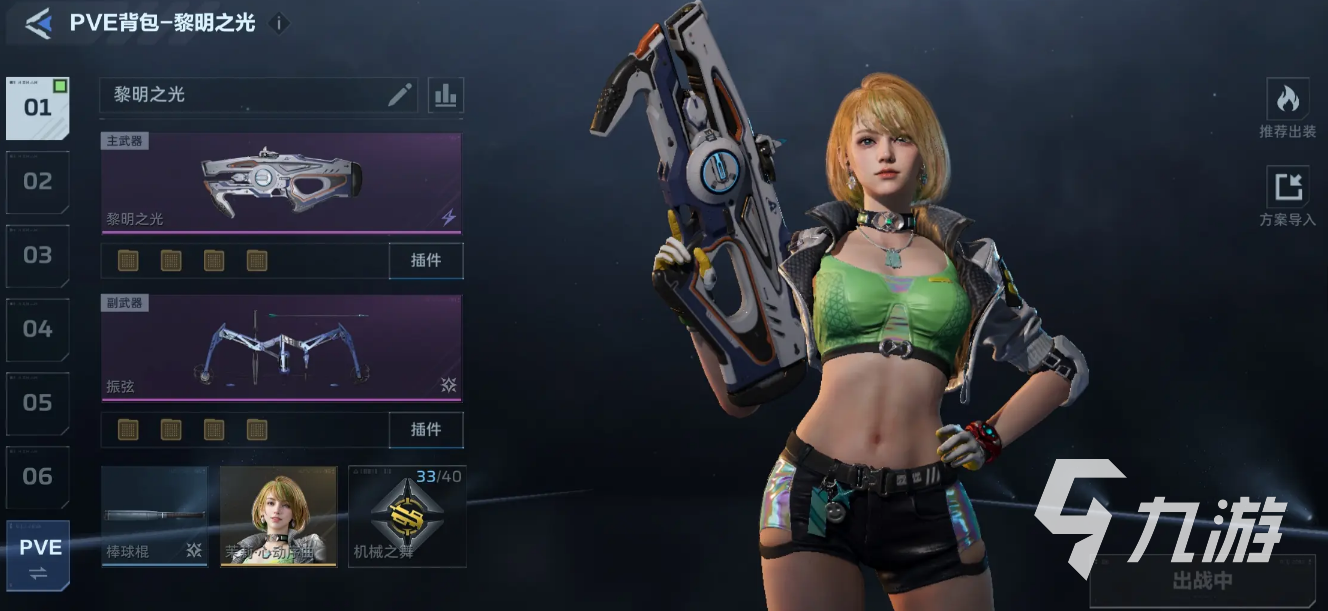Open the 机械之舞 emblem slot
Screen dimensions: 1328x611
click(x=406, y=516)
